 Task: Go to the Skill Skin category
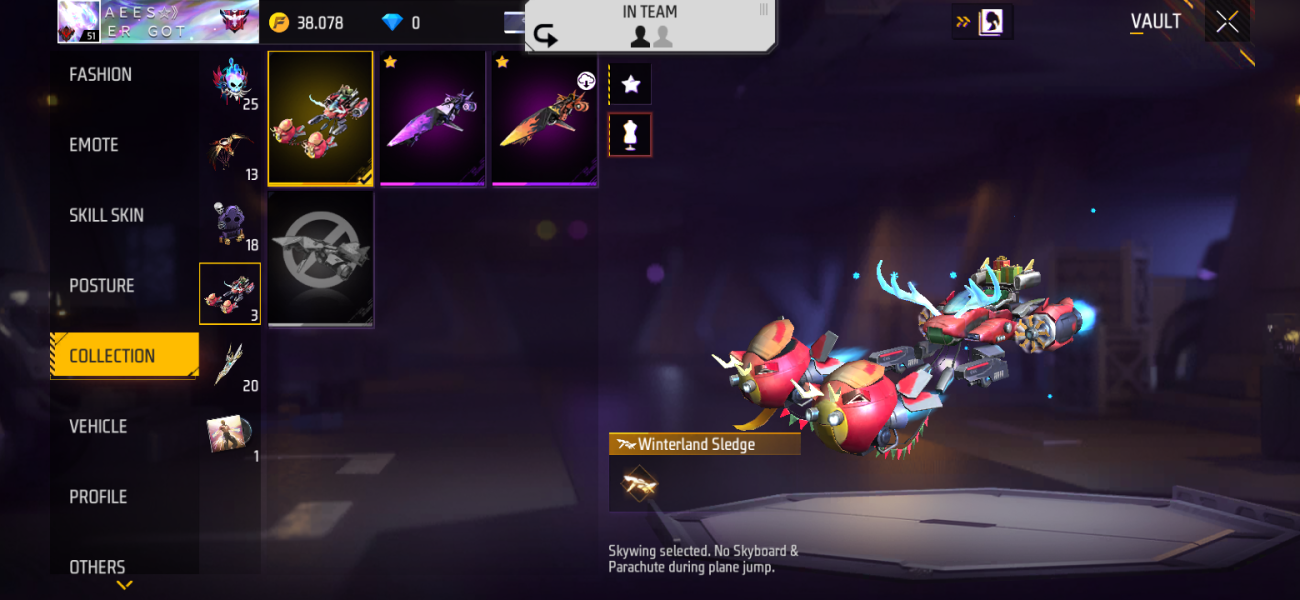(x=106, y=215)
